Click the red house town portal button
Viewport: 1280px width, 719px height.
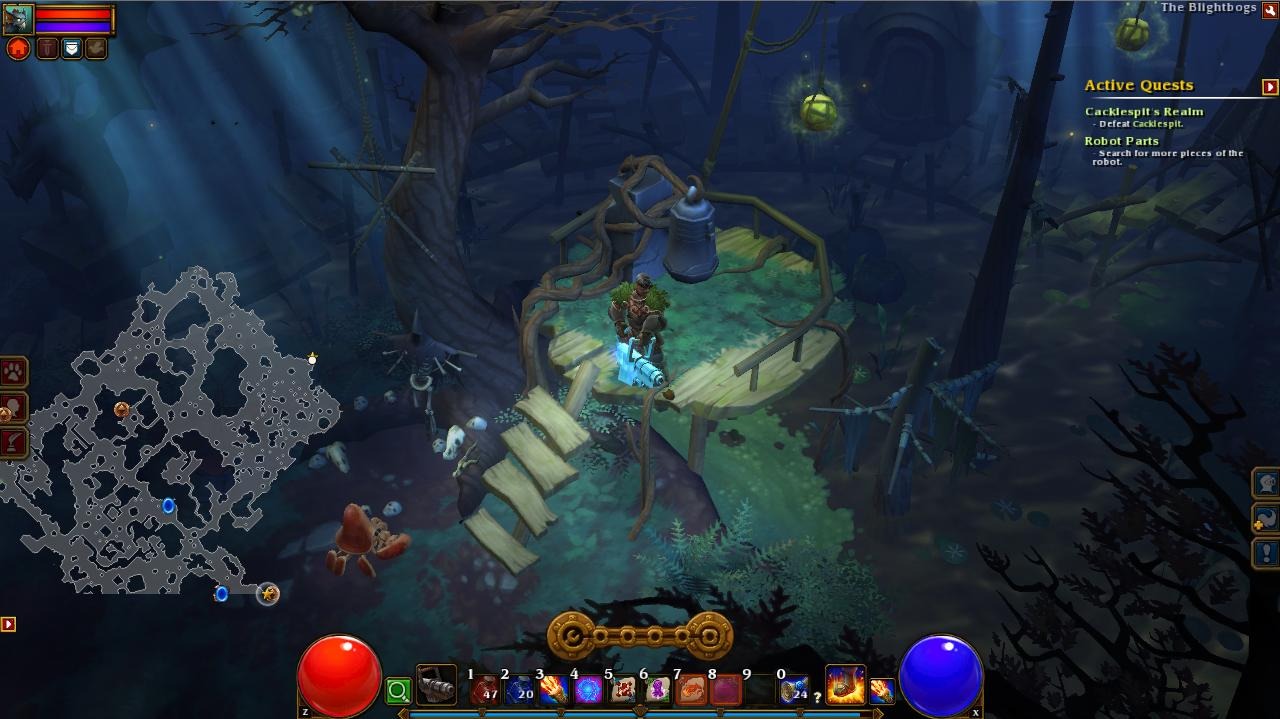(x=18, y=48)
